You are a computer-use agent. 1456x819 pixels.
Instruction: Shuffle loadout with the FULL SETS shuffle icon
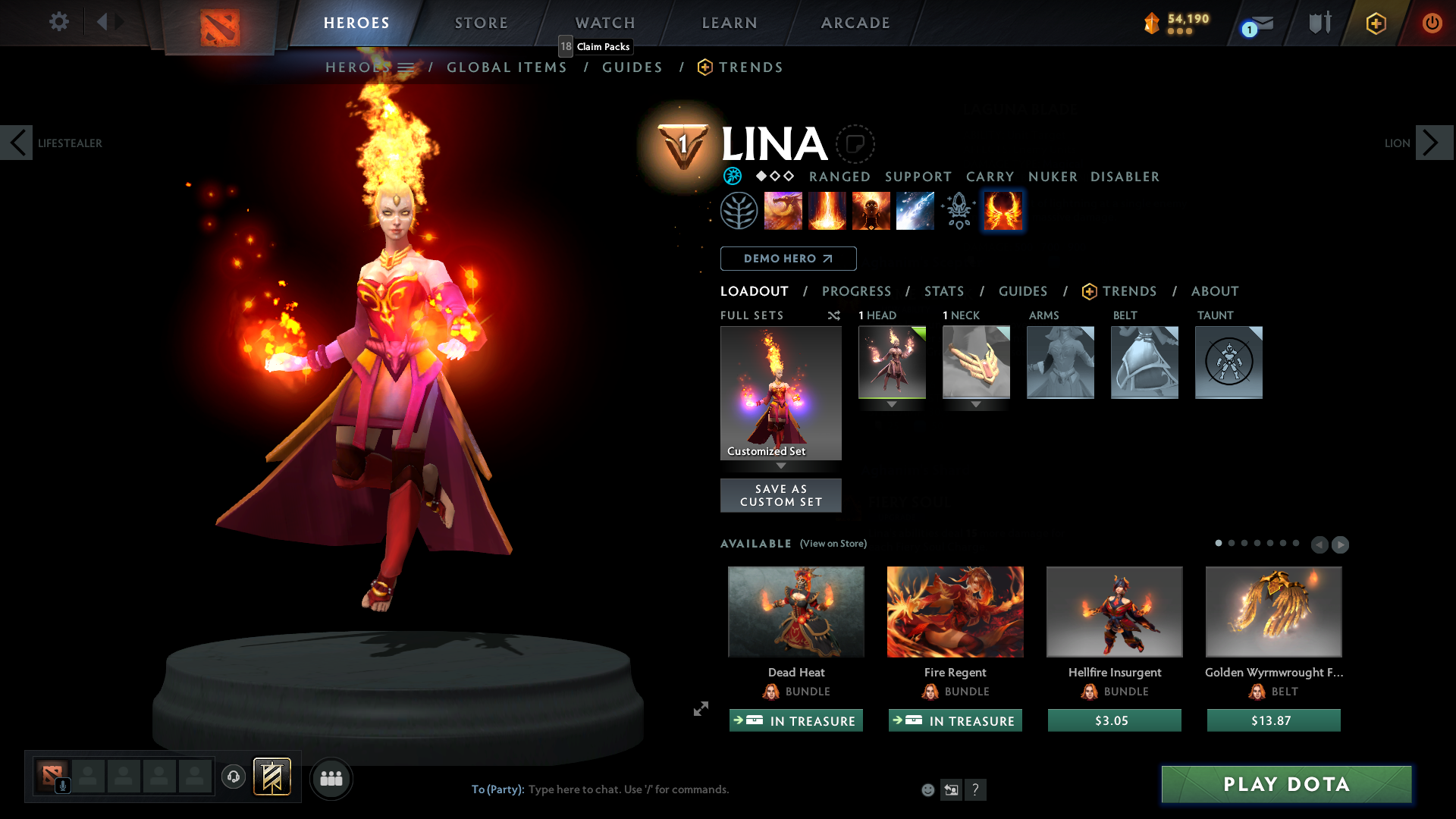tap(833, 315)
